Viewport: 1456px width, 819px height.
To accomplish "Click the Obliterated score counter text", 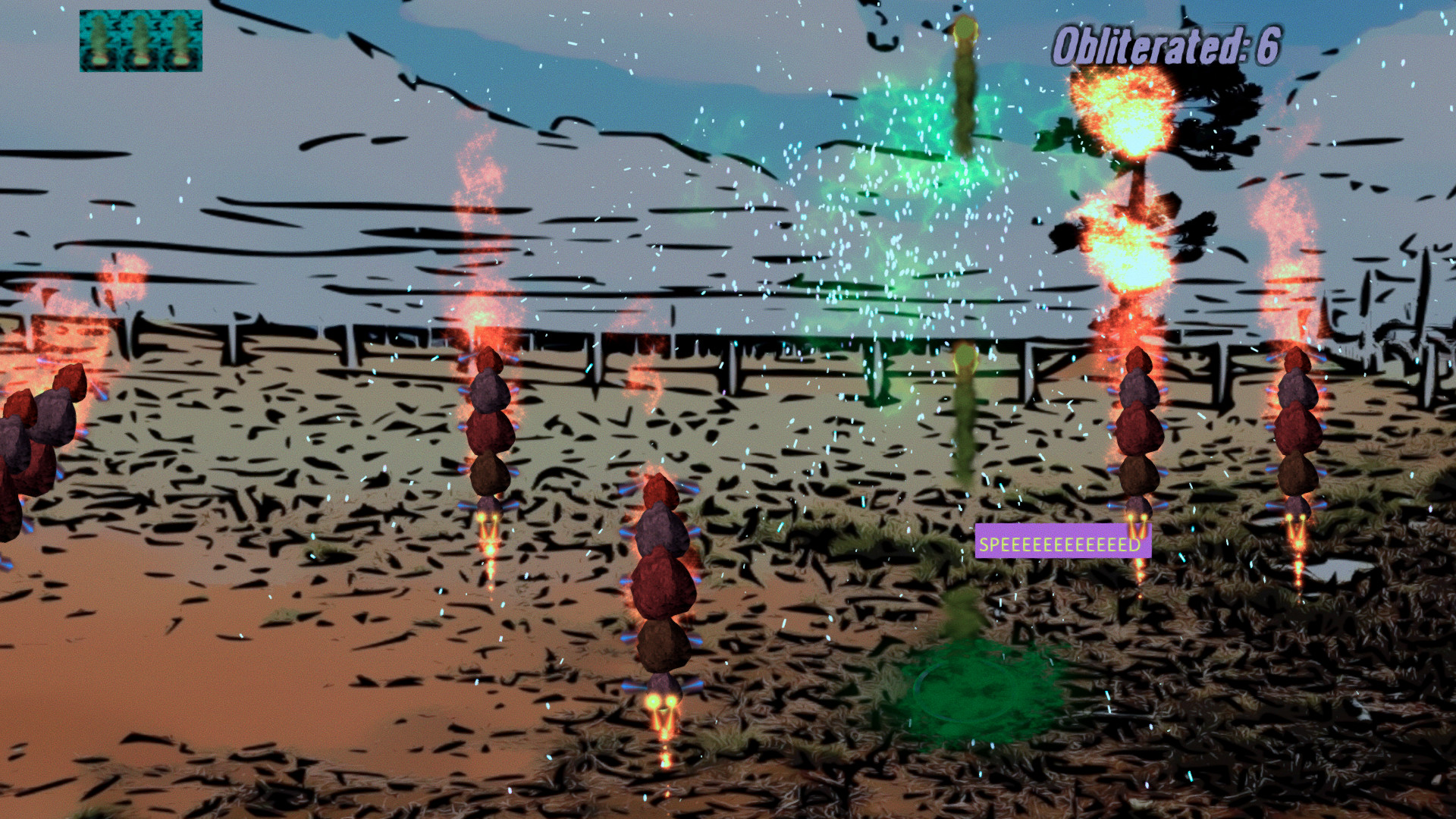I will coord(1168,43).
